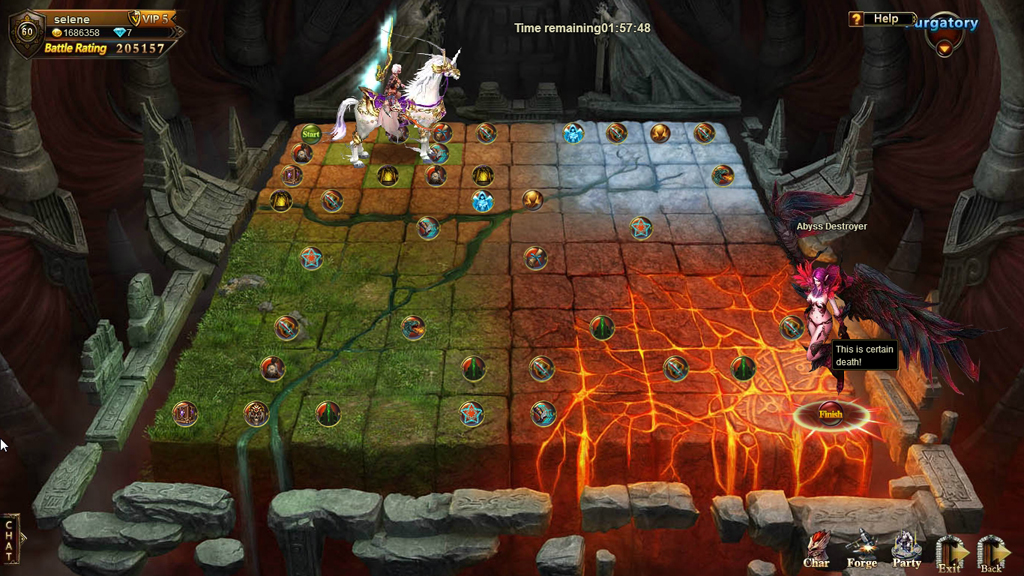The image size is (1024, 576).
Task: Open the VIP 5 badge
Action: (x=150, y=18)
